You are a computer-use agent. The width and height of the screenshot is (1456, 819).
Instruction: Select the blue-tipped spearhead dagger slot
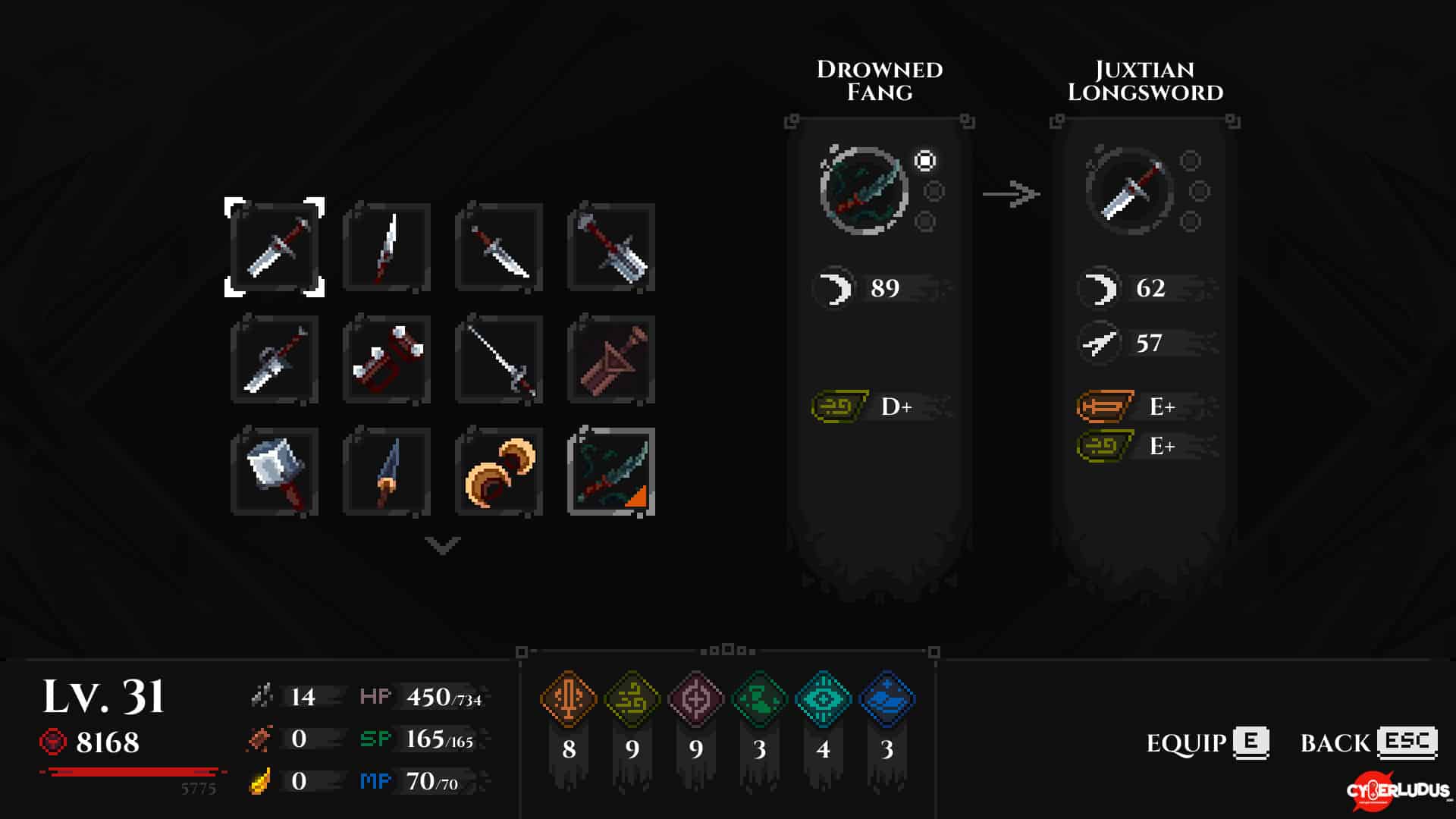(387, 472)
